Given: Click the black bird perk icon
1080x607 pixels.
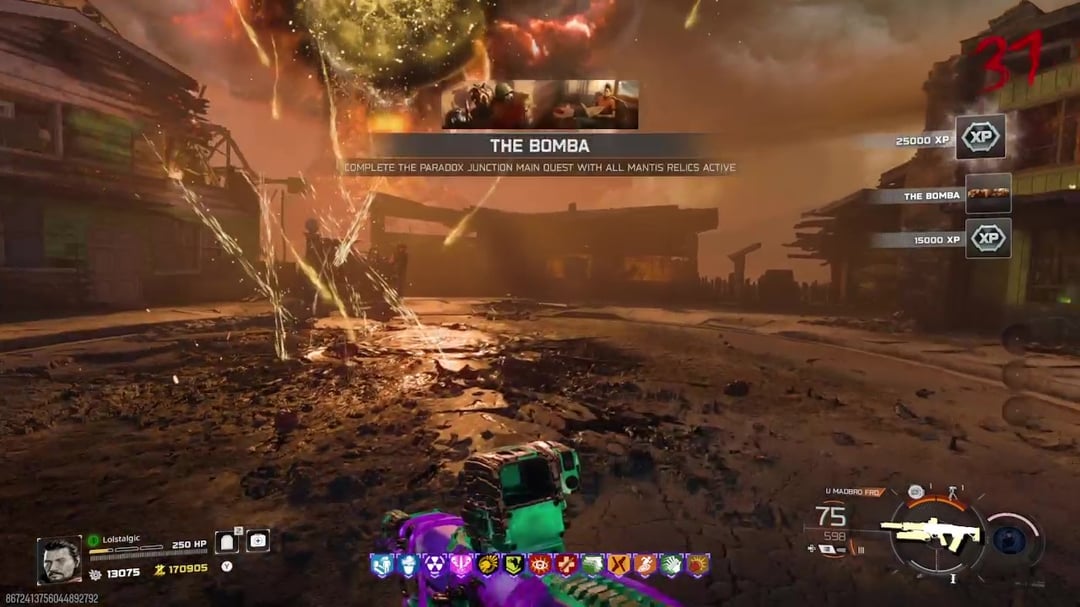Looking at the screenshot, I should pyautogui.click(x=514, y=566).
